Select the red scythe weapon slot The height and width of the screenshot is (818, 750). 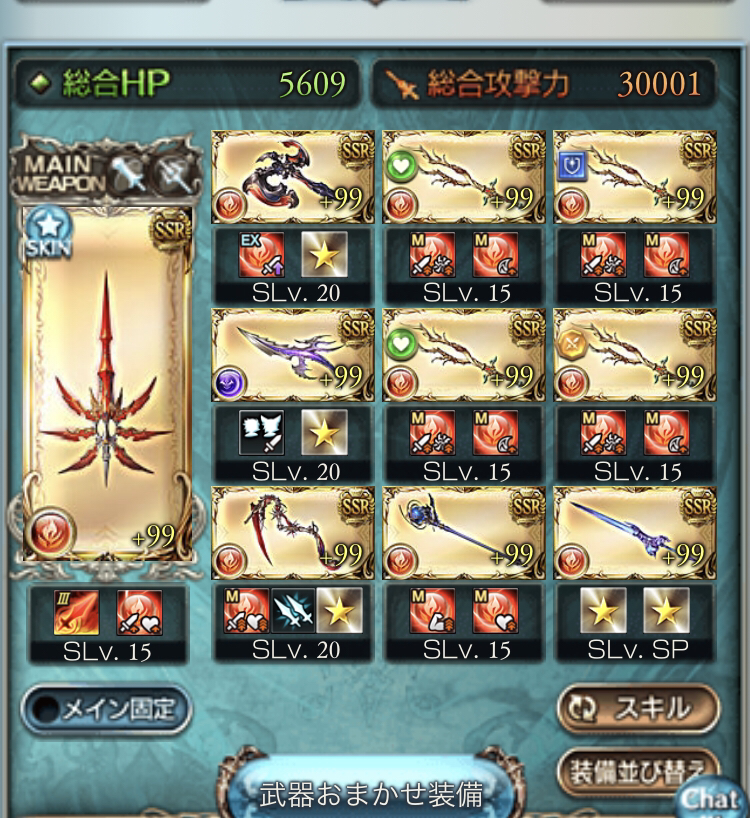click(293, 533)
